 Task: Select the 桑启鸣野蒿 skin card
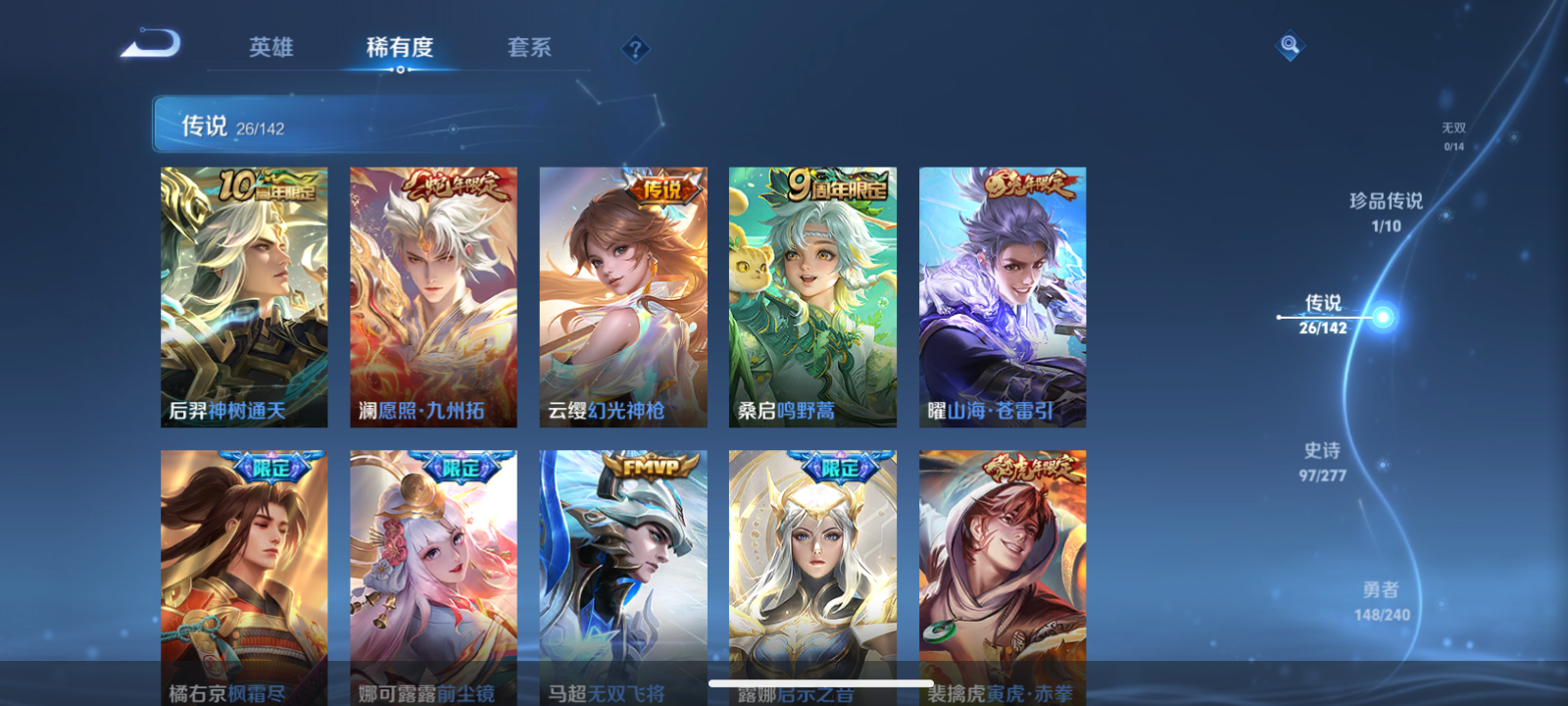coord(810,294)
